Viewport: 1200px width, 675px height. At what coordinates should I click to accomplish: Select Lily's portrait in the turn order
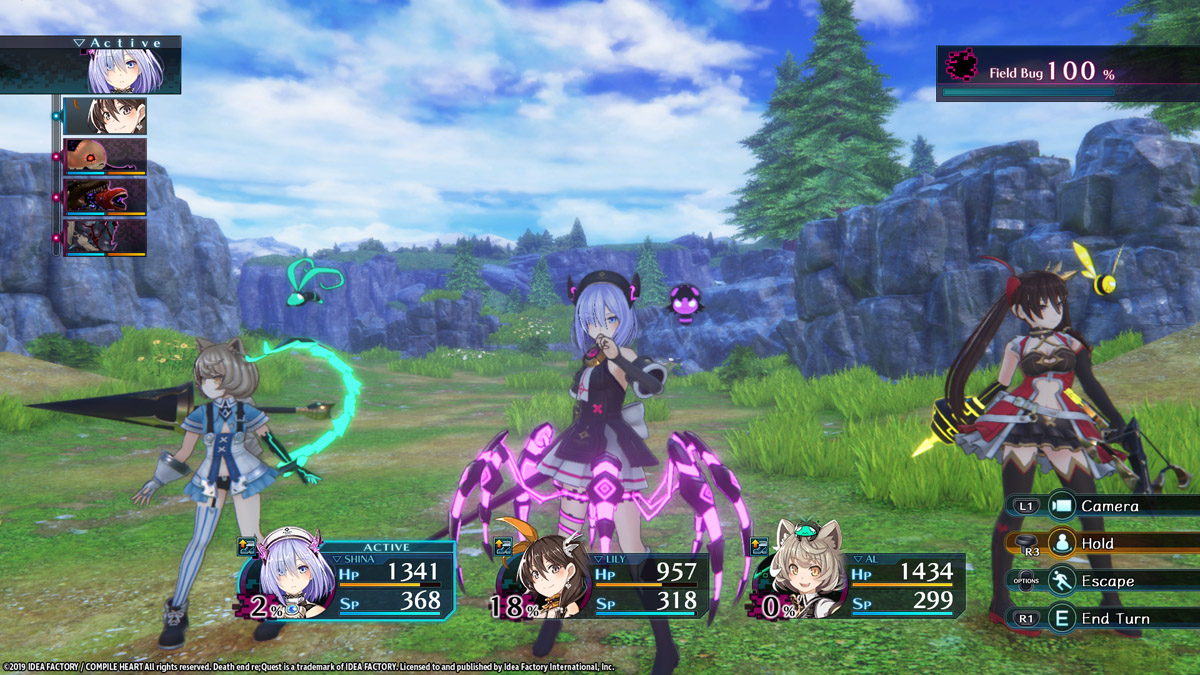[105, 116]
